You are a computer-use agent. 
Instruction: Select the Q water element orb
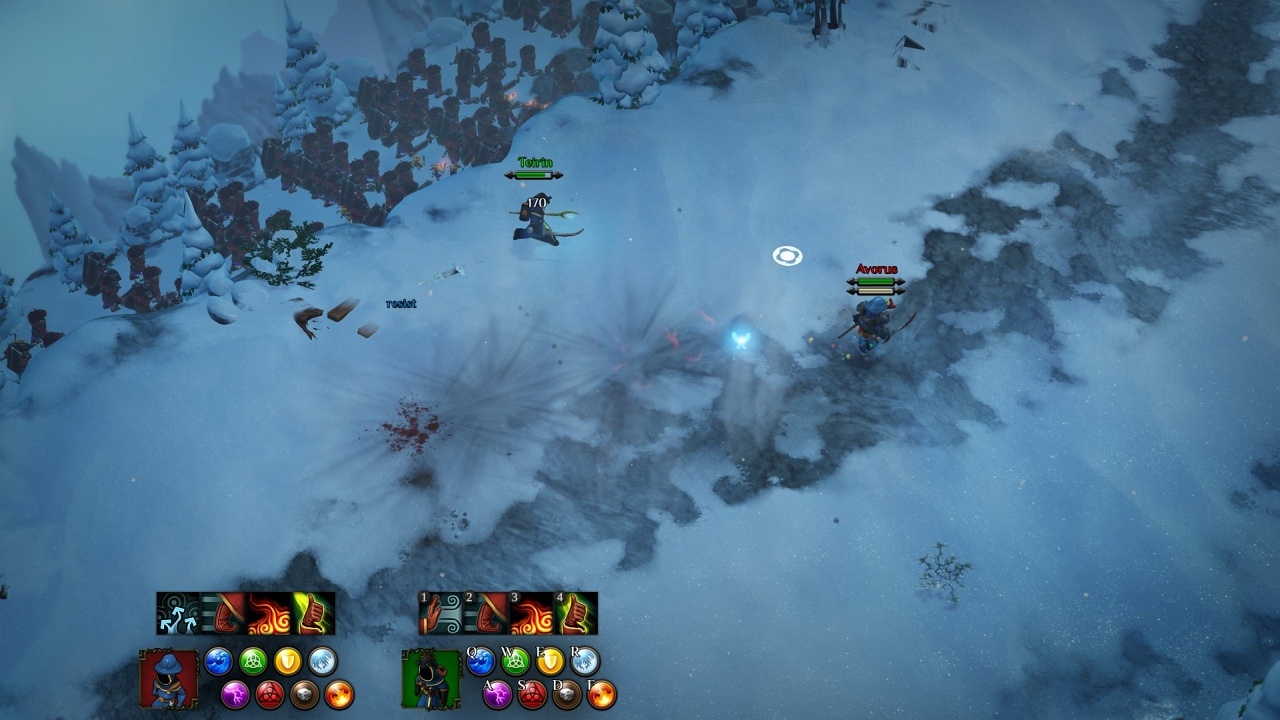point(481,661)
